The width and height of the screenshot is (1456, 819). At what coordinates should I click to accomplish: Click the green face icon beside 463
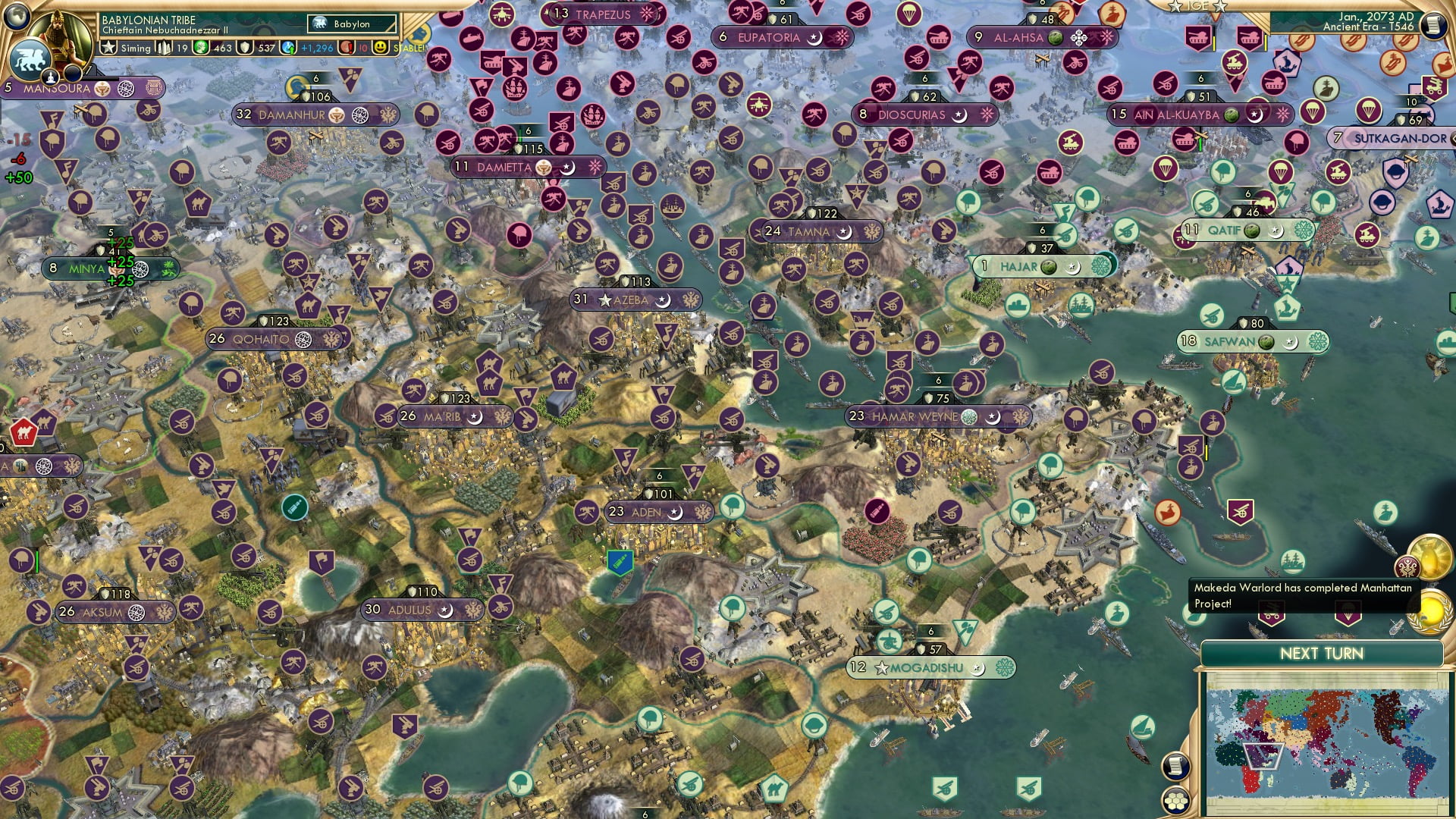pyautogui.click(x=200, y=48)
